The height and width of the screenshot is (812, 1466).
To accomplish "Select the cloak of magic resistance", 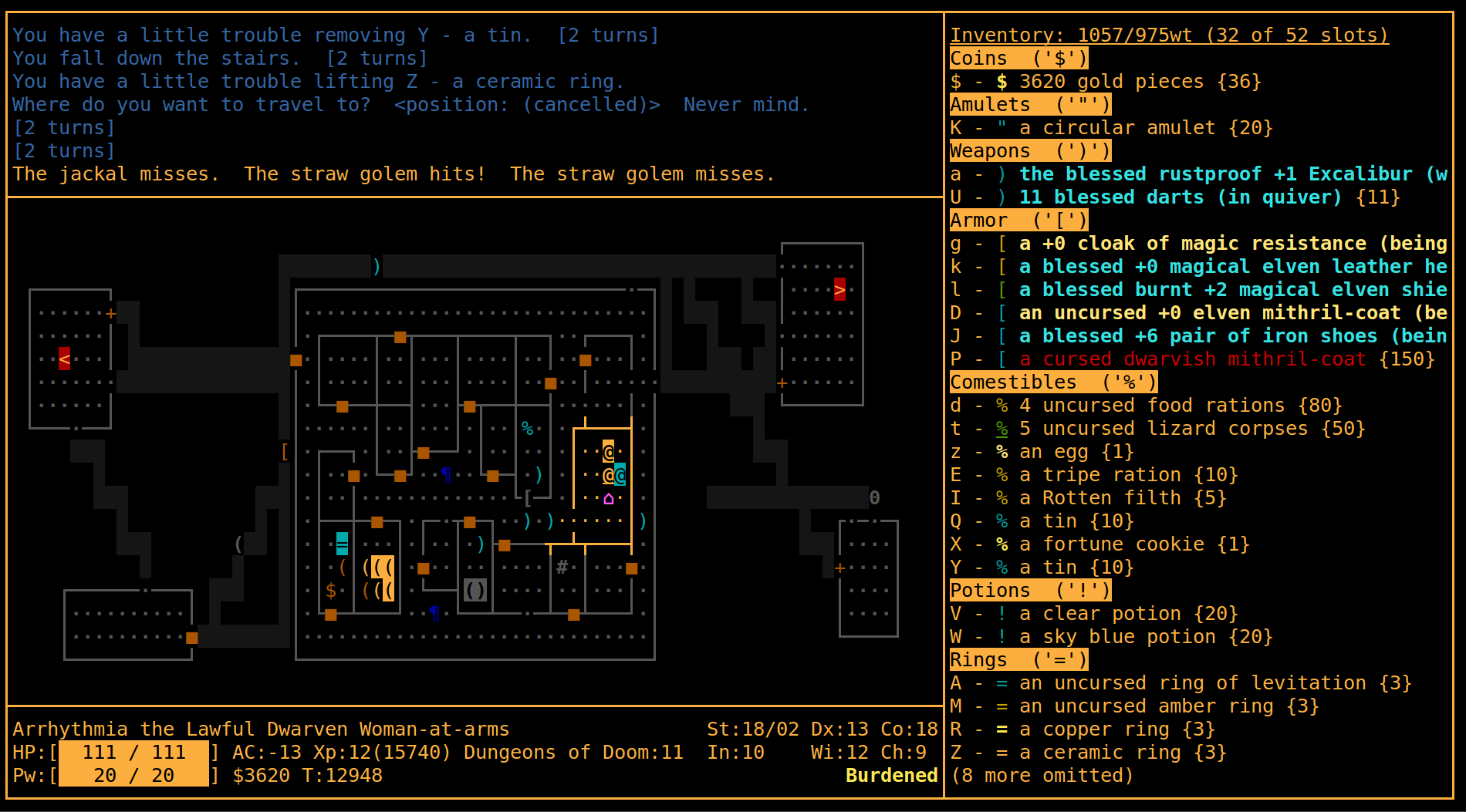I will (x=1197, y=244).
